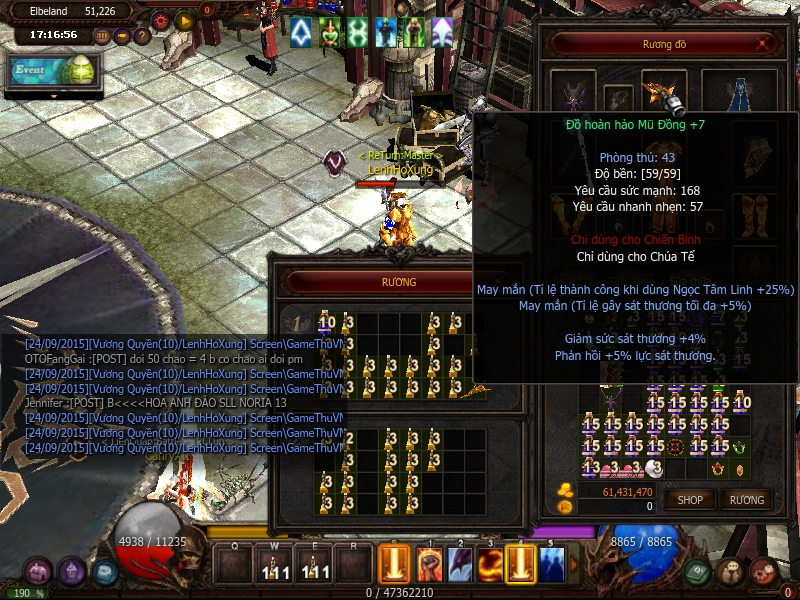Activate the red fist skill in slot 1
800x600 pixels.
428,565
